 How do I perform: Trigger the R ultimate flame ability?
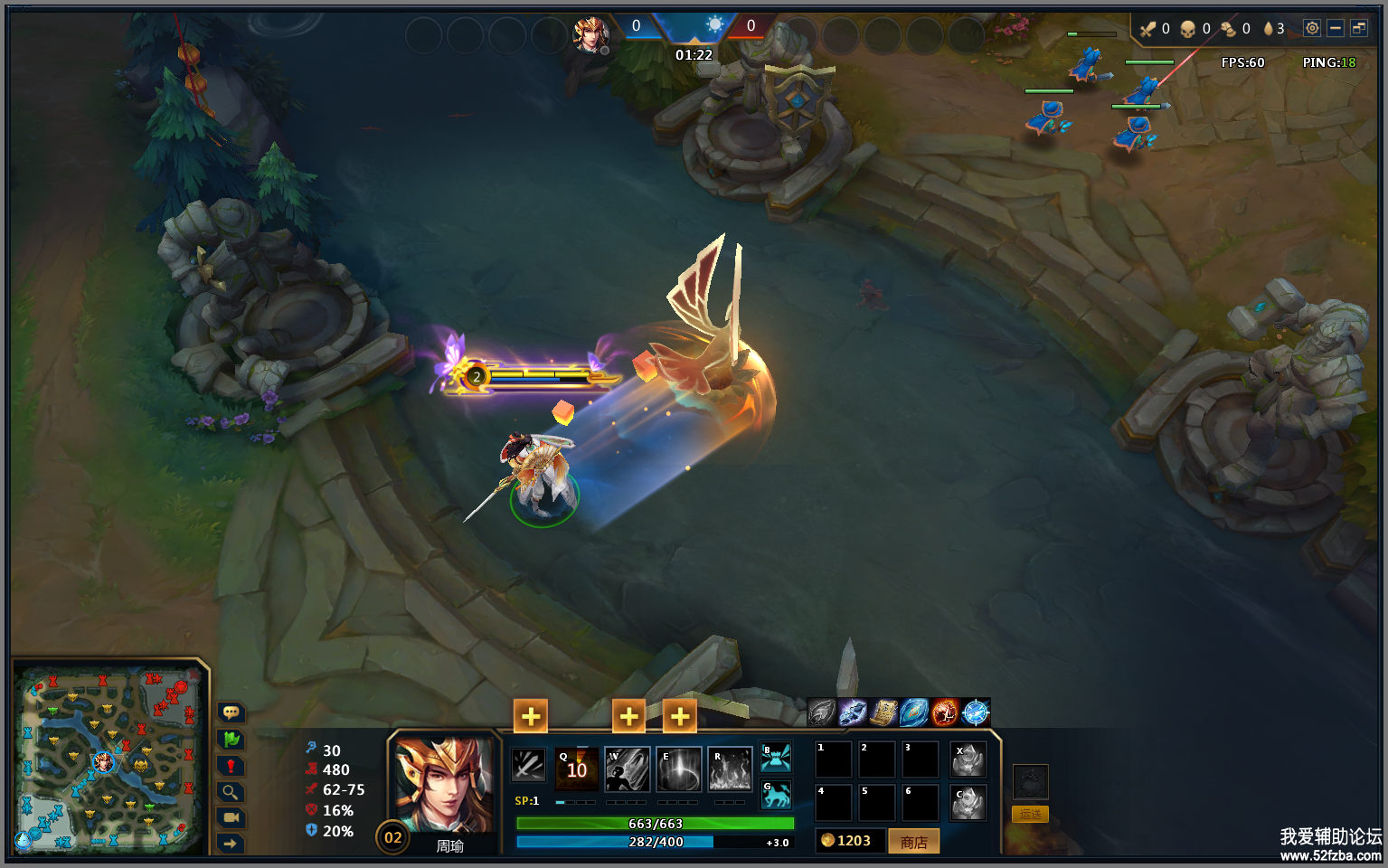tap(730, 769)
